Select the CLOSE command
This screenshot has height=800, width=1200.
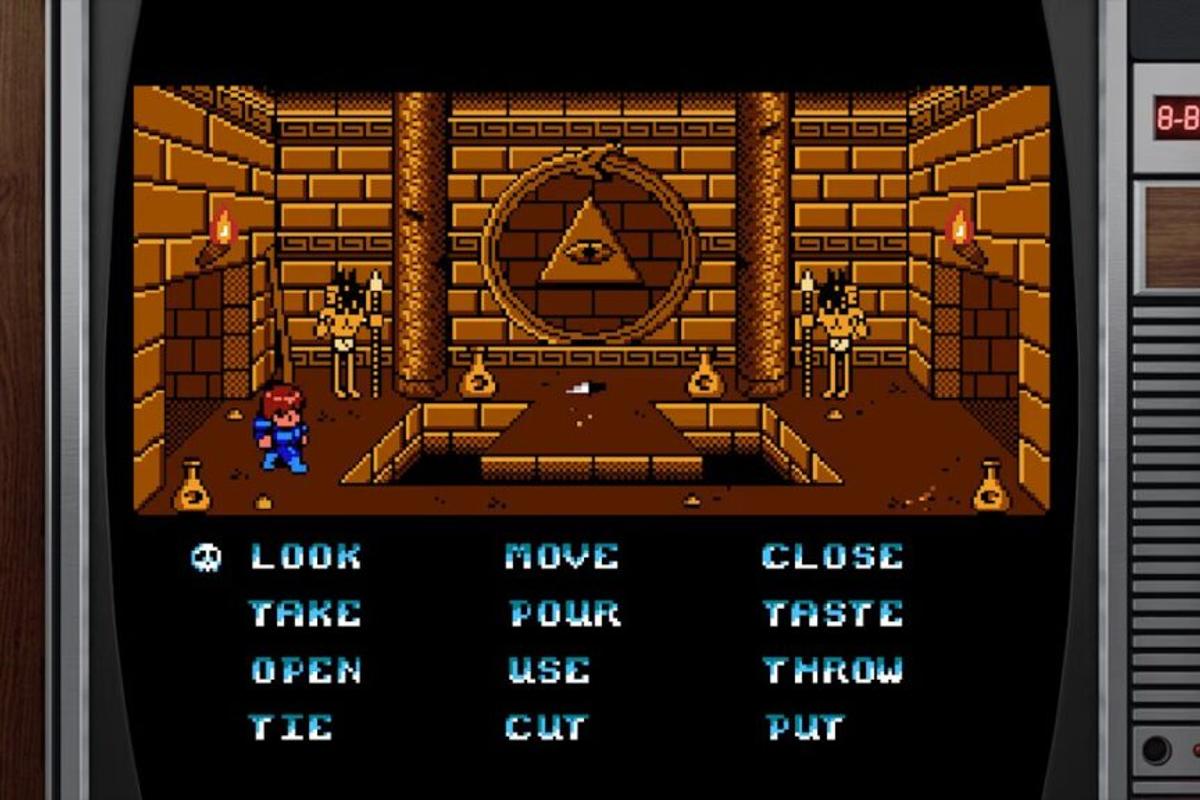tap(832, 556)
